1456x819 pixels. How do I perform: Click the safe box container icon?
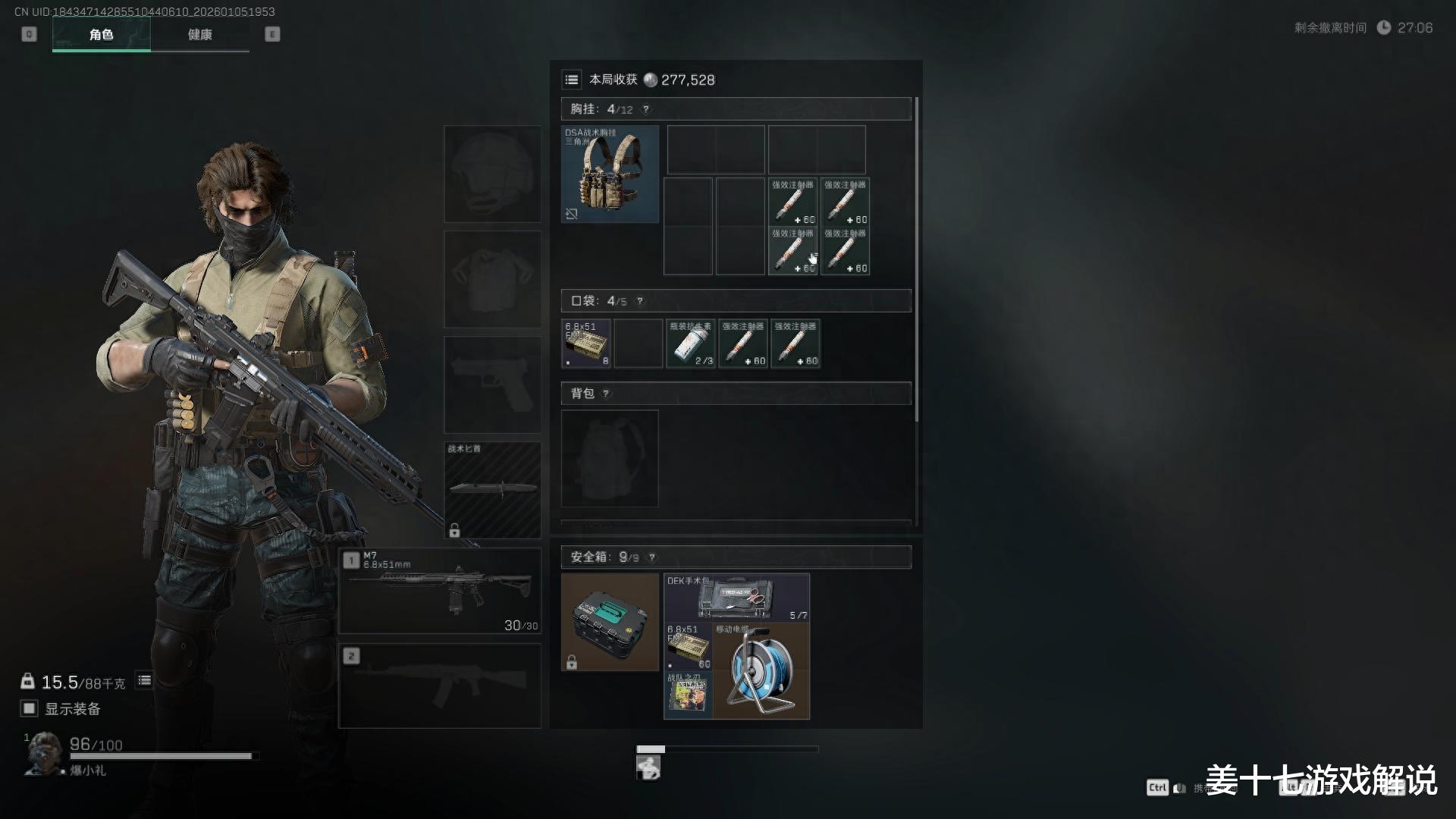pos(610,622)
